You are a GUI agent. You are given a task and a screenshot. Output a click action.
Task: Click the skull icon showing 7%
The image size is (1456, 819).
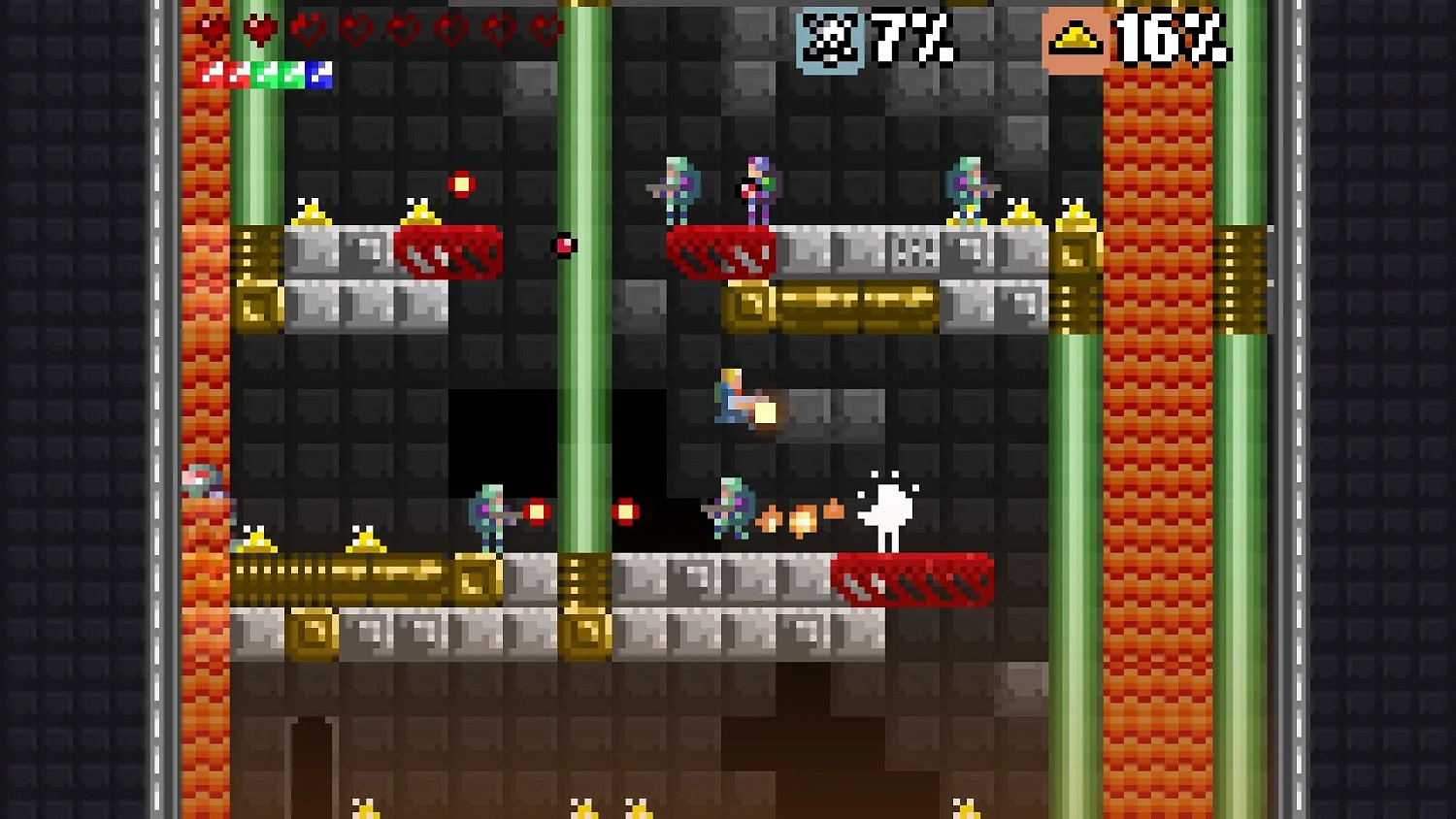click(x=830, y=37)
